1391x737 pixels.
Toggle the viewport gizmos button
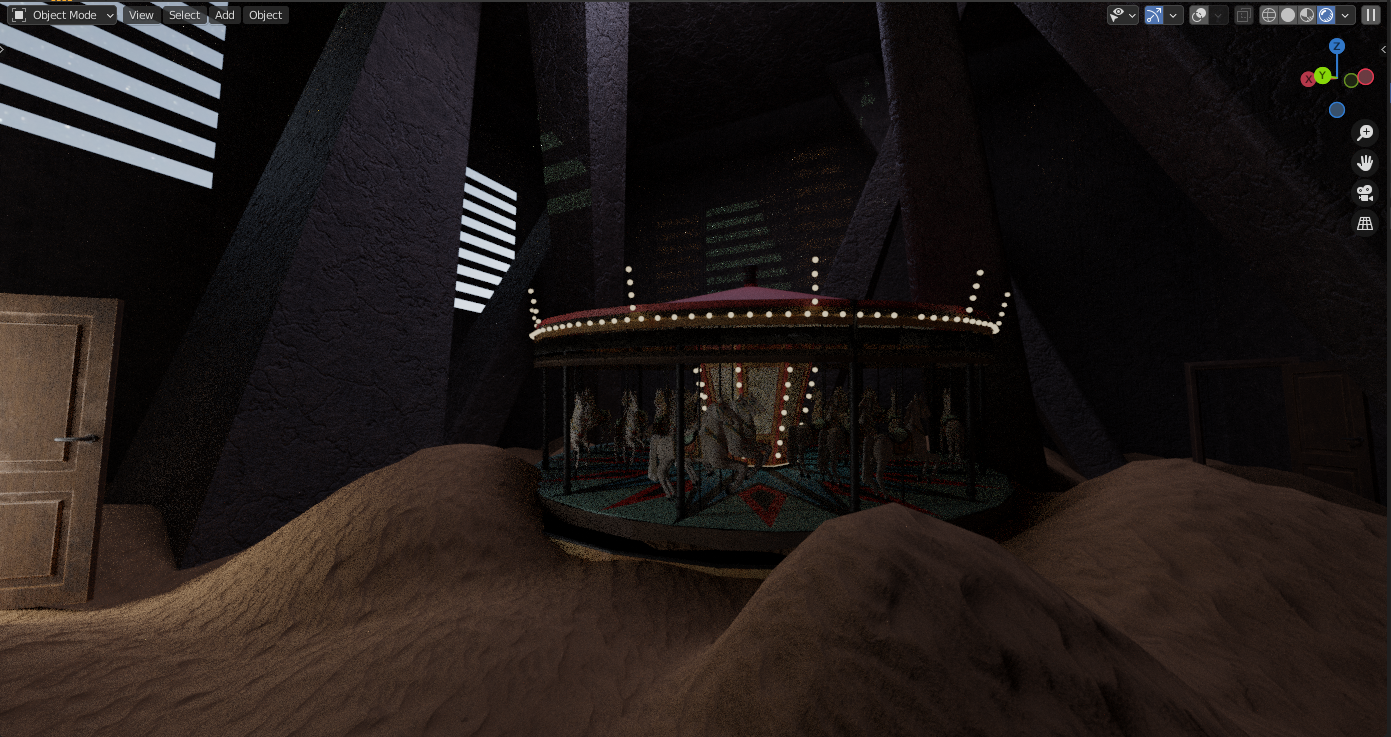[1154, 15]
